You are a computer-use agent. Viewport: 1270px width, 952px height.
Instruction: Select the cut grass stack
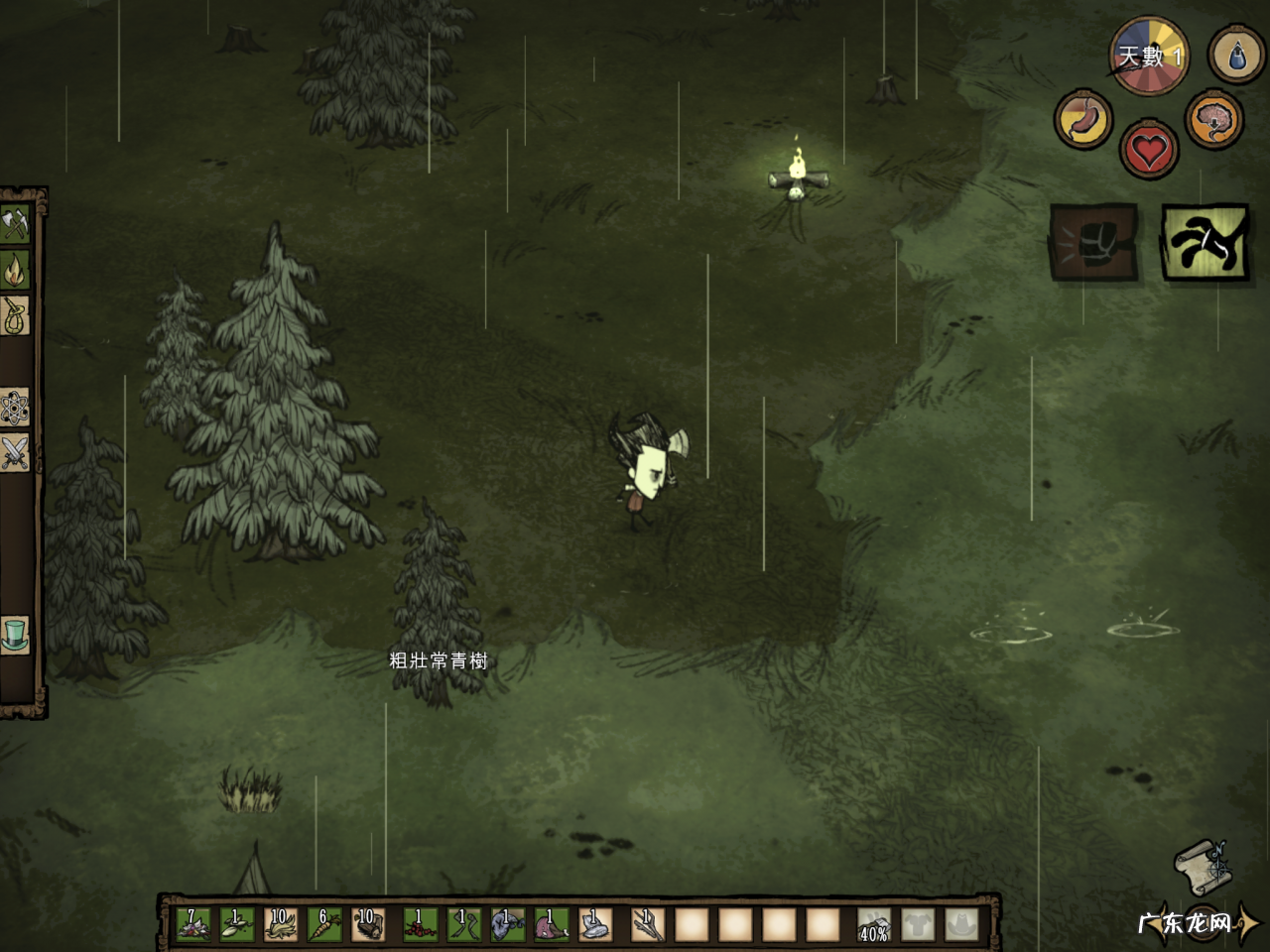pyautogui.click(x=280, y=924)
